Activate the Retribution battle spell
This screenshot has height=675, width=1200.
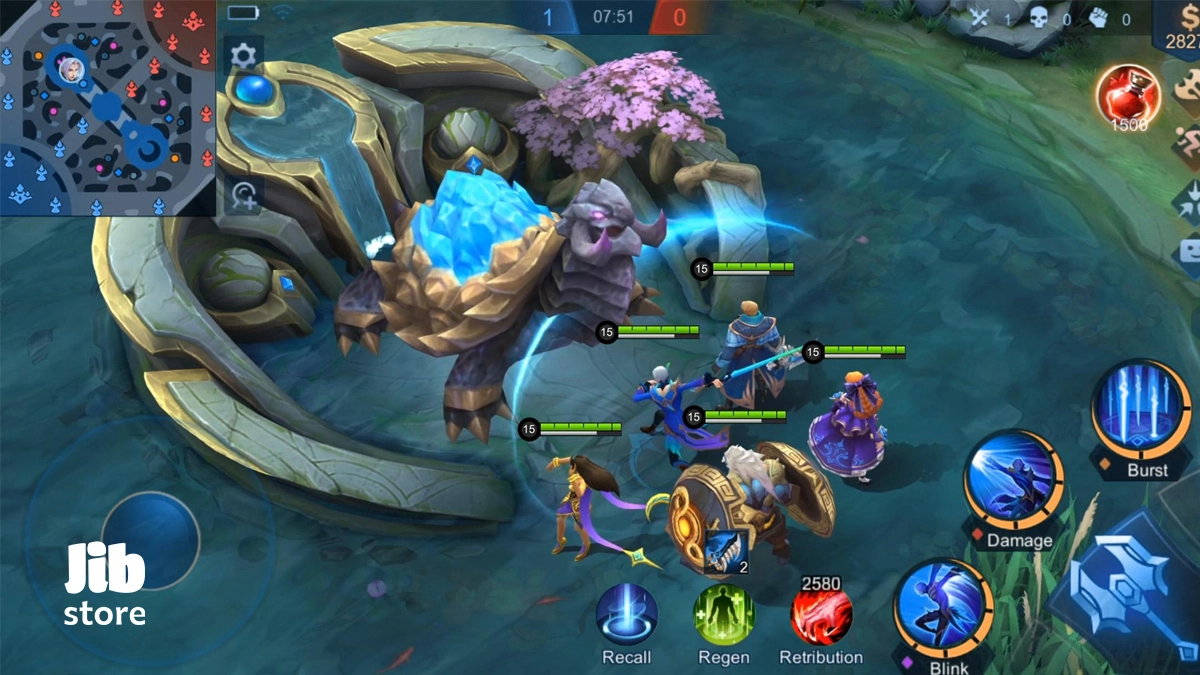click(x=822, y=616)
